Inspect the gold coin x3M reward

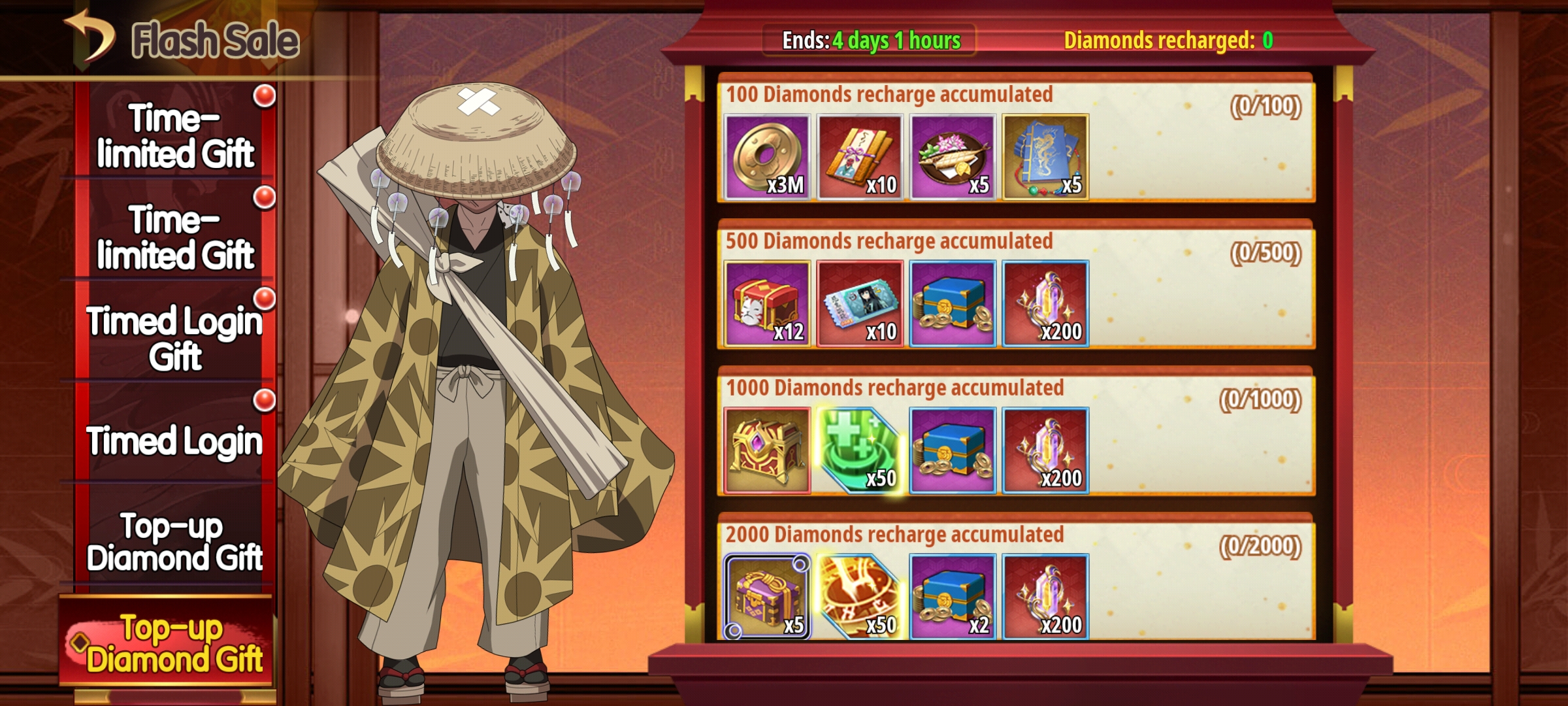768,157
